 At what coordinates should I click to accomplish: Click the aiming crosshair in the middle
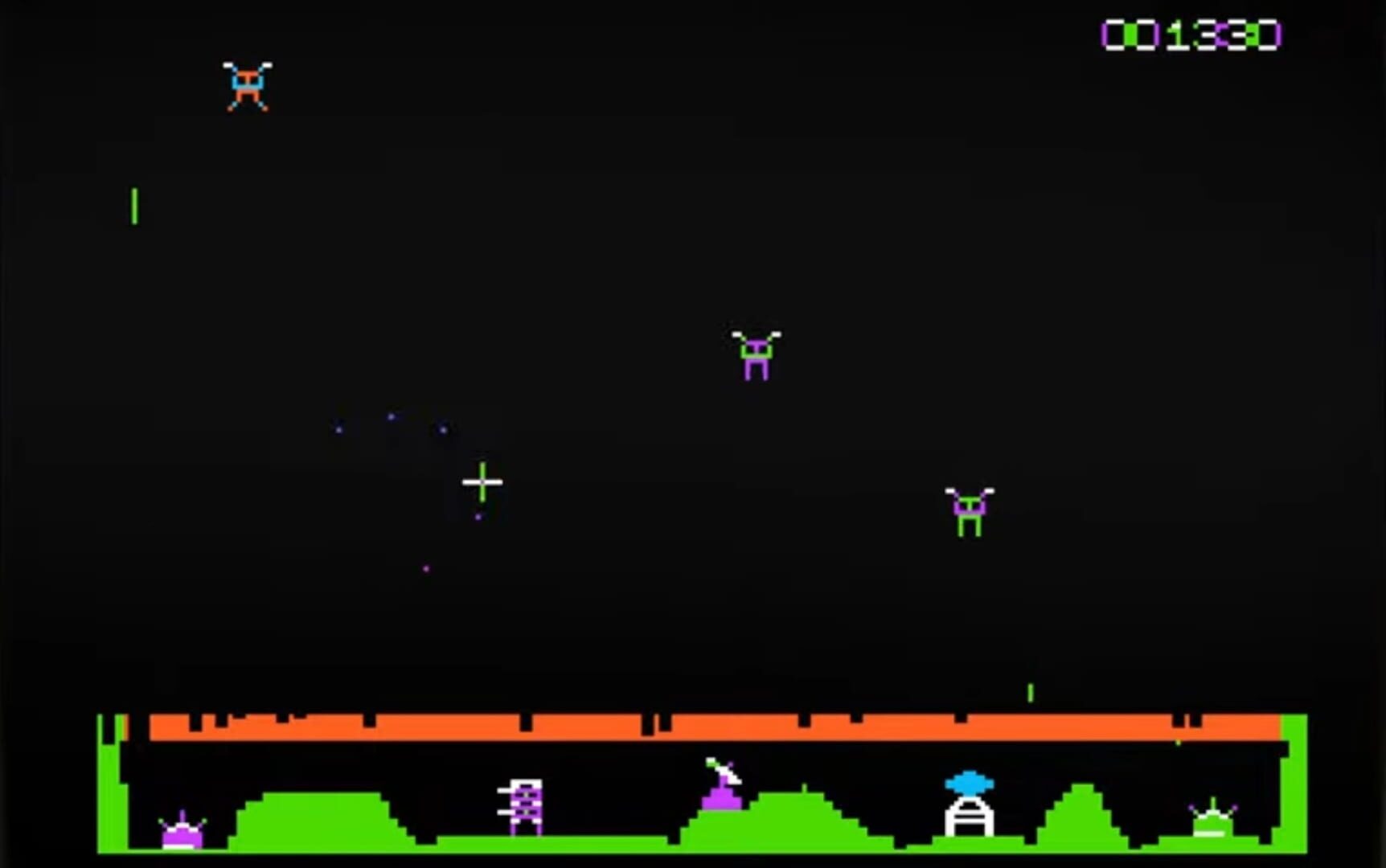tap(482, 482)
